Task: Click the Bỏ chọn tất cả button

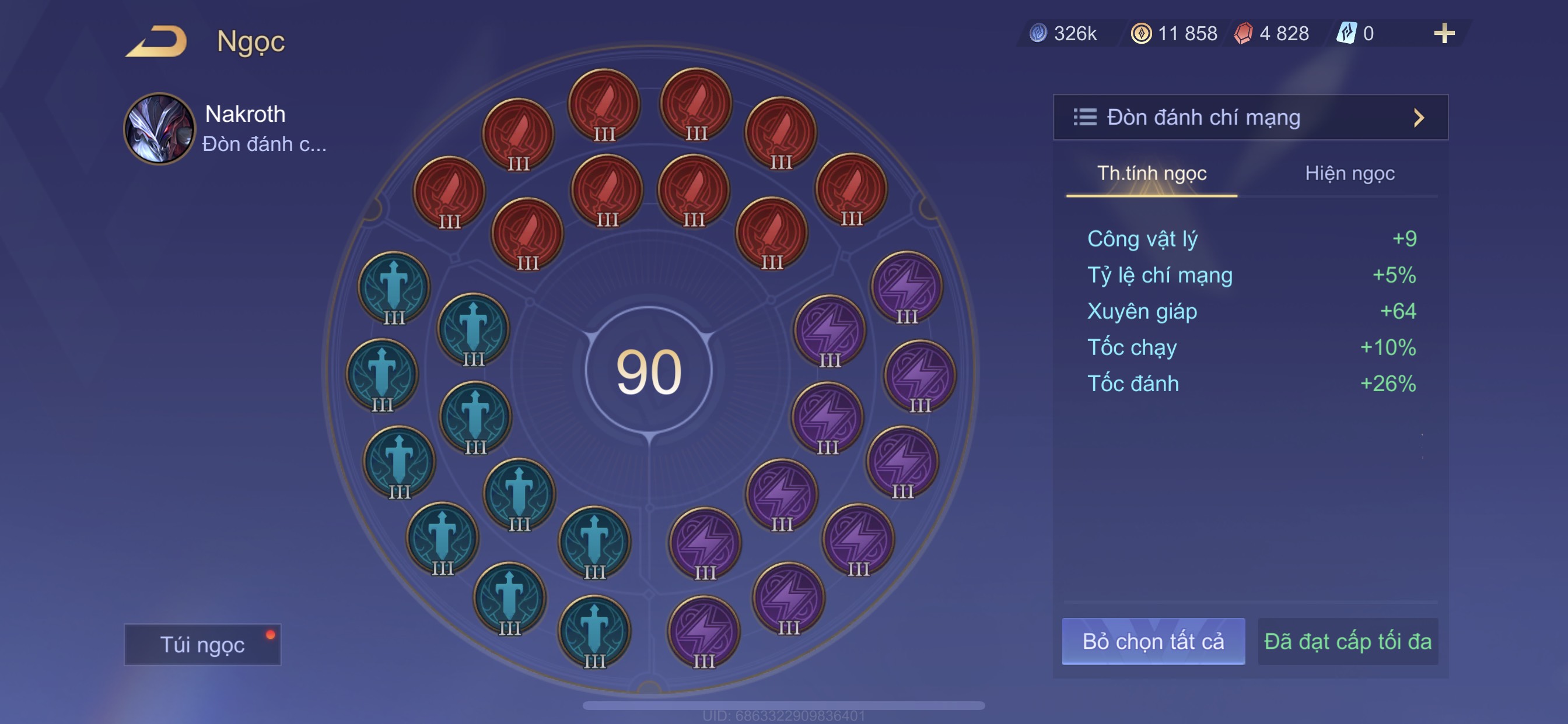Action: 1152,641
